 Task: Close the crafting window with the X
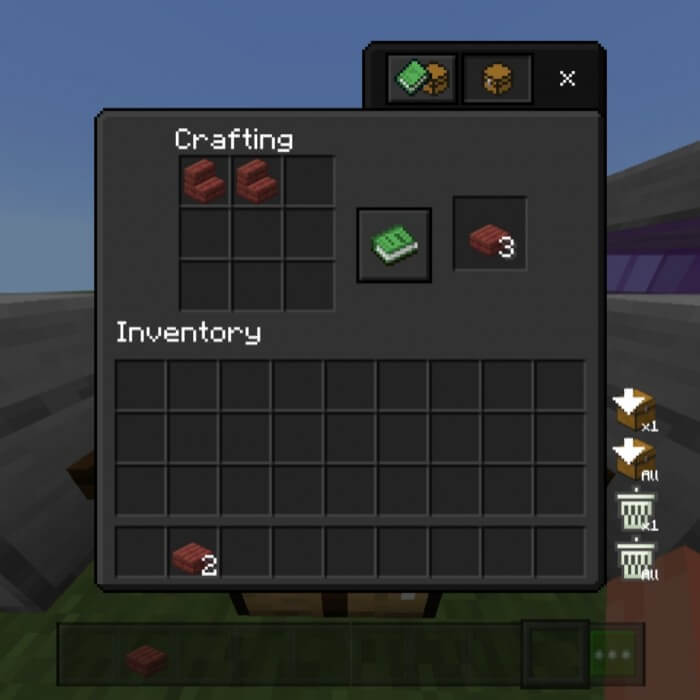[x=567, y=79]
